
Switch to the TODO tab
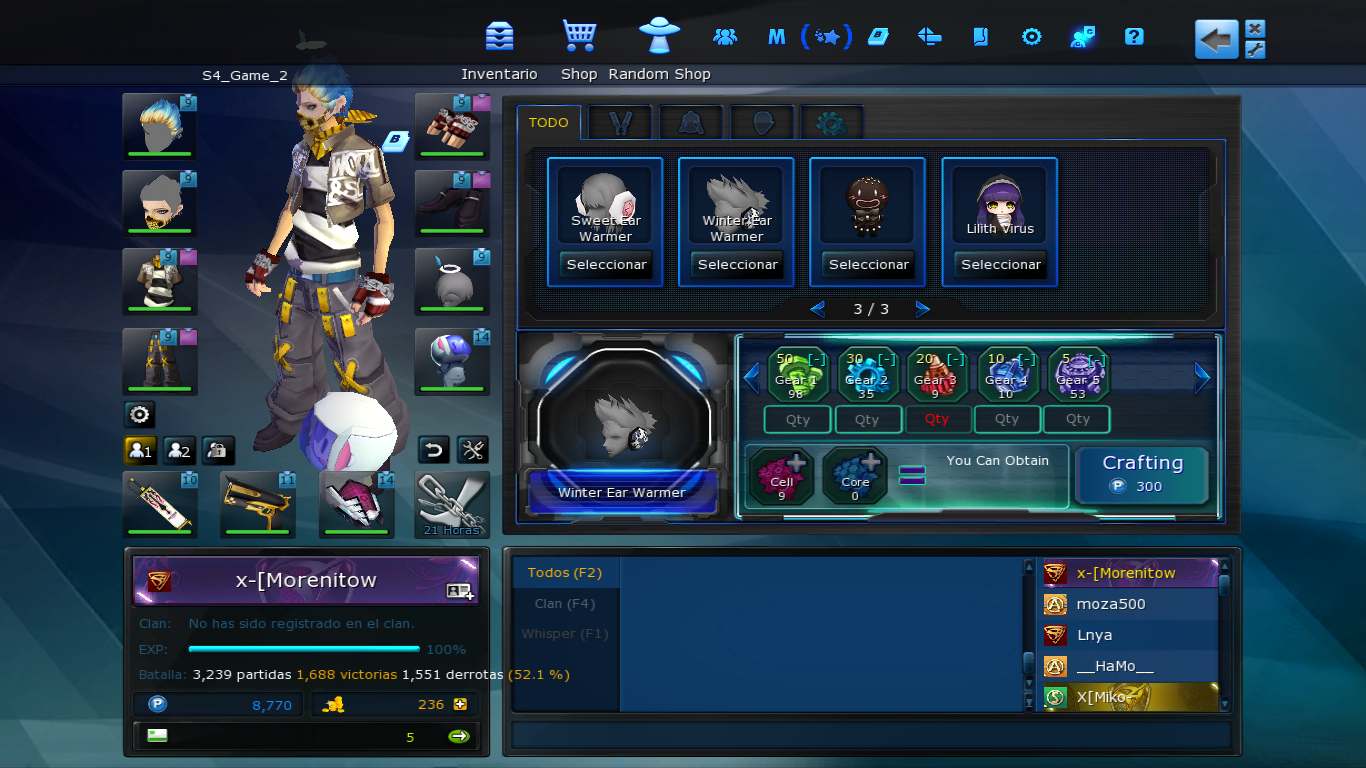coord(548,123)
